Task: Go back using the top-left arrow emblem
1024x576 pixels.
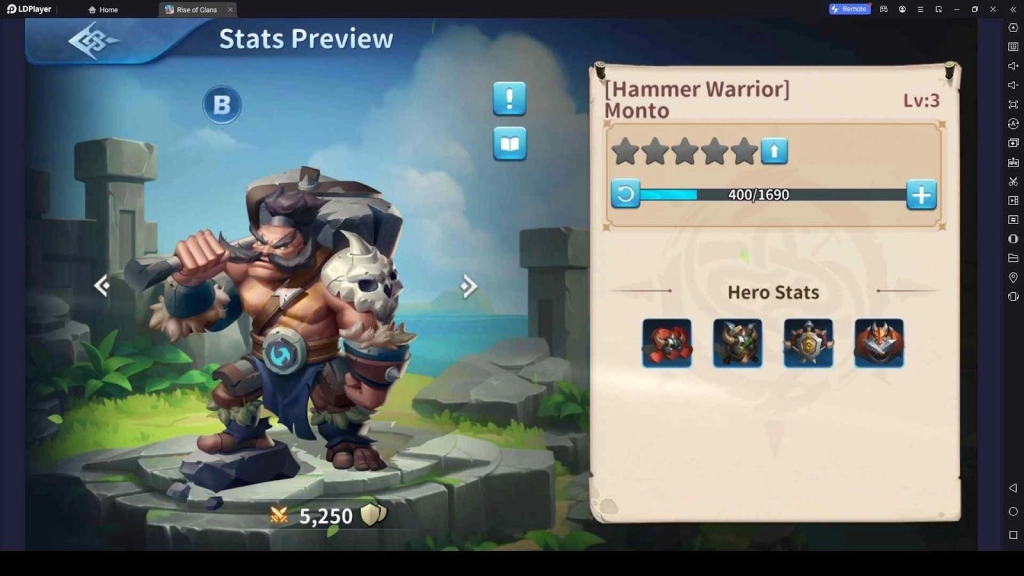Action: click(93, 41)
